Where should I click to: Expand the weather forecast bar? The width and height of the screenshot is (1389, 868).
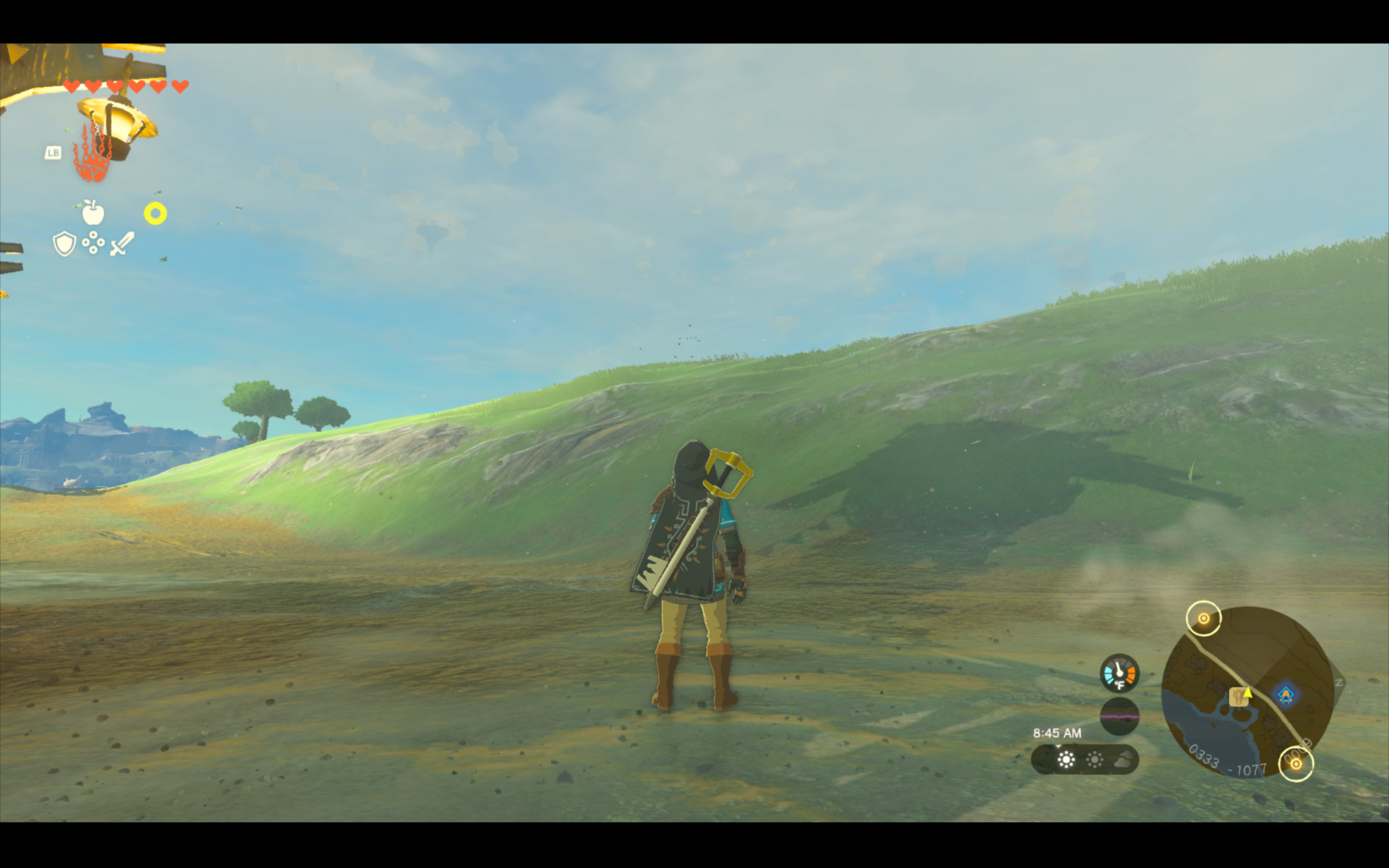[x=1085, y=759]
